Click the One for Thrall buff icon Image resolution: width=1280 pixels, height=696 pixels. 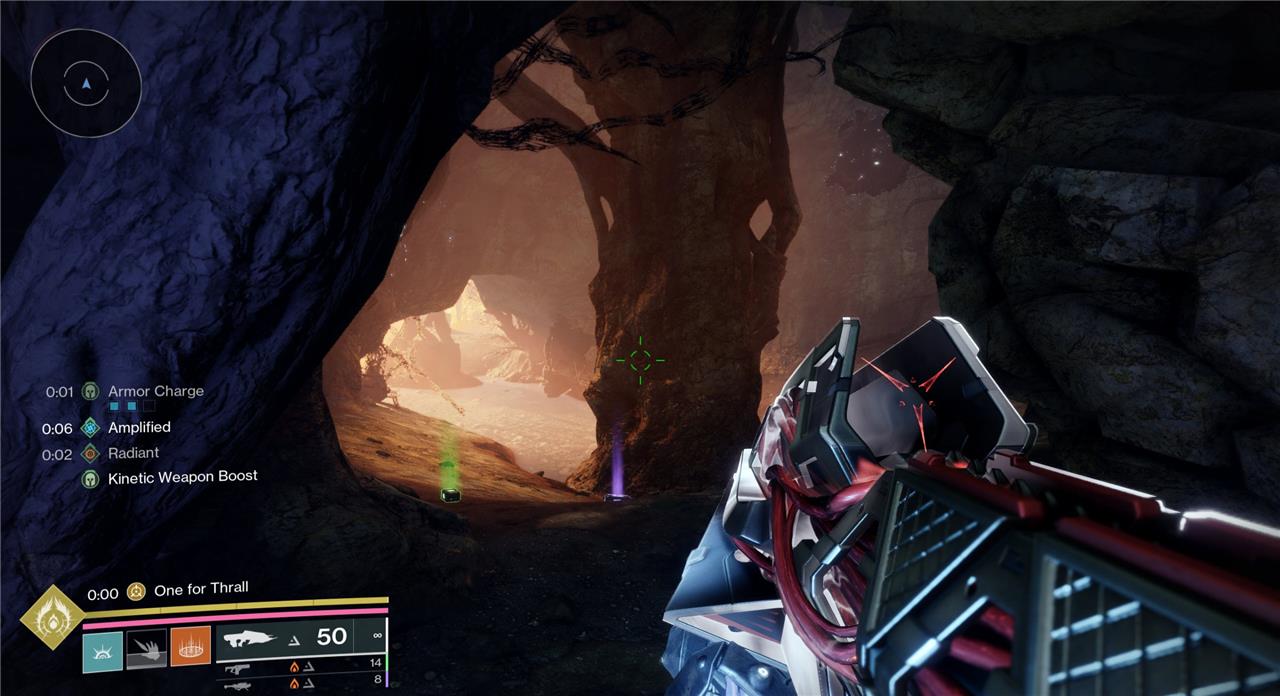point(136,591)
